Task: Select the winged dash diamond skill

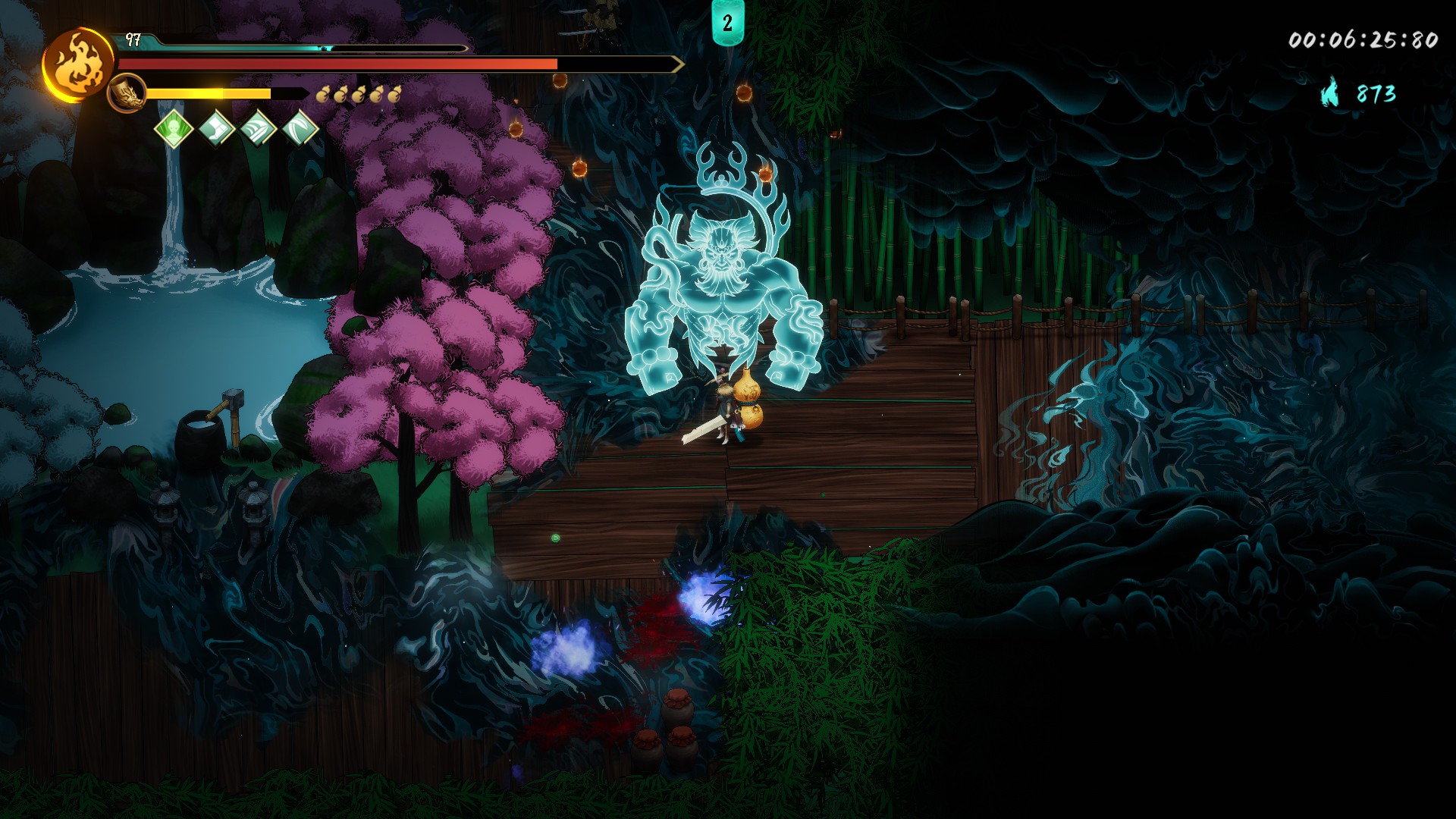Action: coord(259,128)
